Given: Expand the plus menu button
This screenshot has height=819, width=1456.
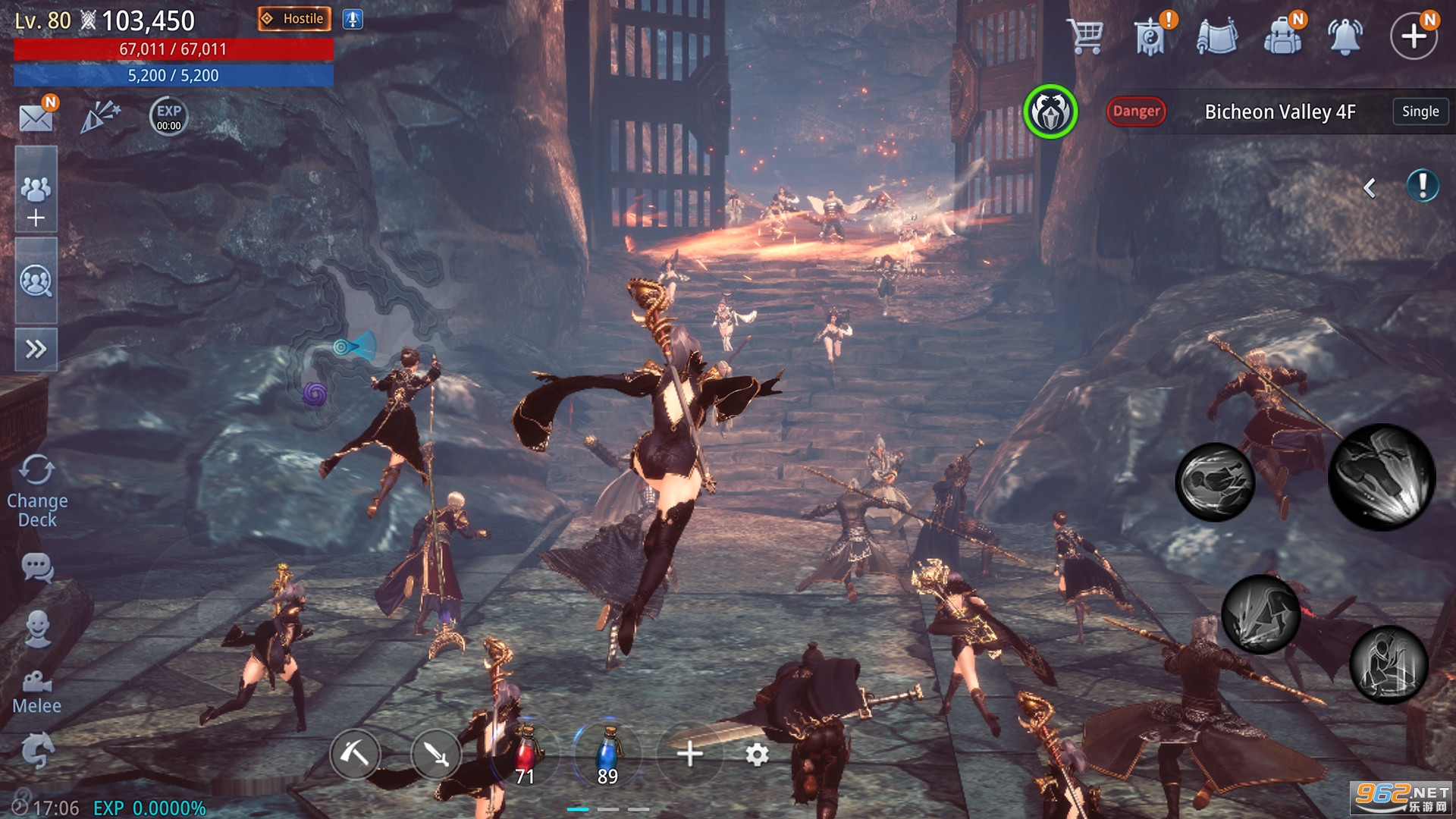Looking at the screenshot, I should point(1413,36).
